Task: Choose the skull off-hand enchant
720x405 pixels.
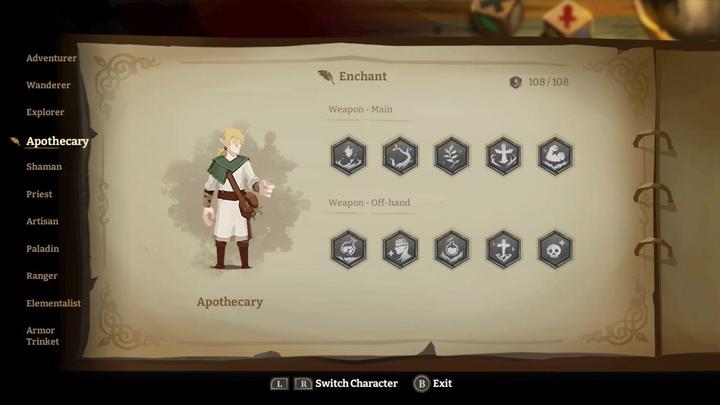Action: pyautogui.click(x=555, y=249)
